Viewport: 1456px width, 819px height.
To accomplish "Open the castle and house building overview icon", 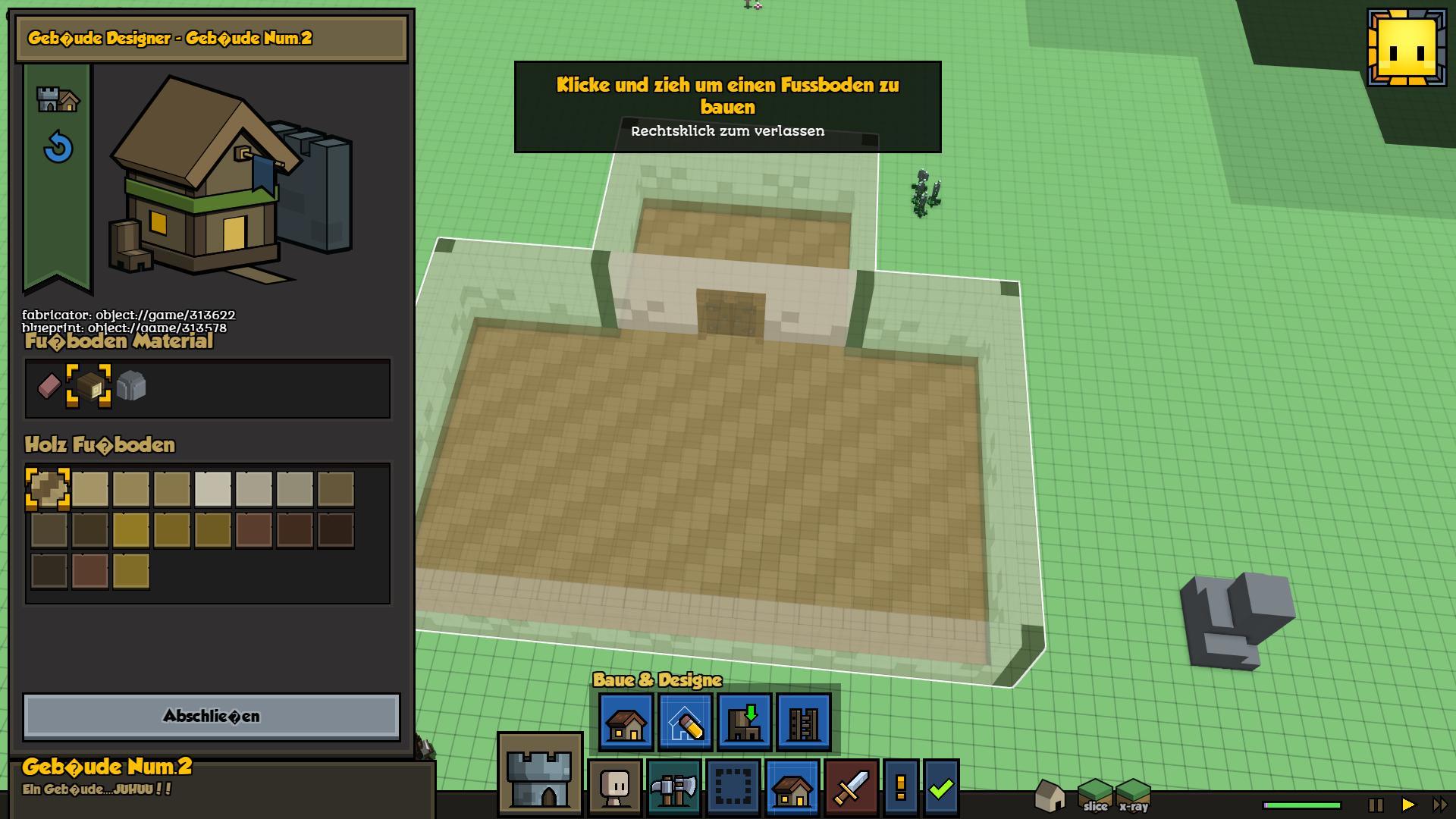I will click(58, 99).
